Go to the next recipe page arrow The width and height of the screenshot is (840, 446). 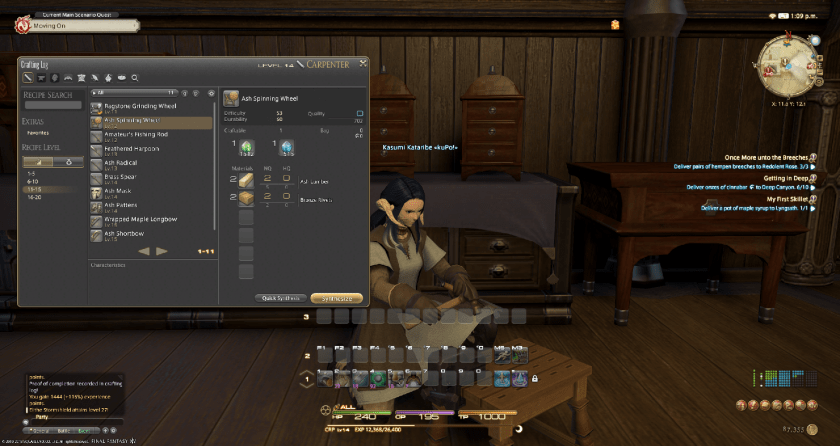[x=163, y=251]
